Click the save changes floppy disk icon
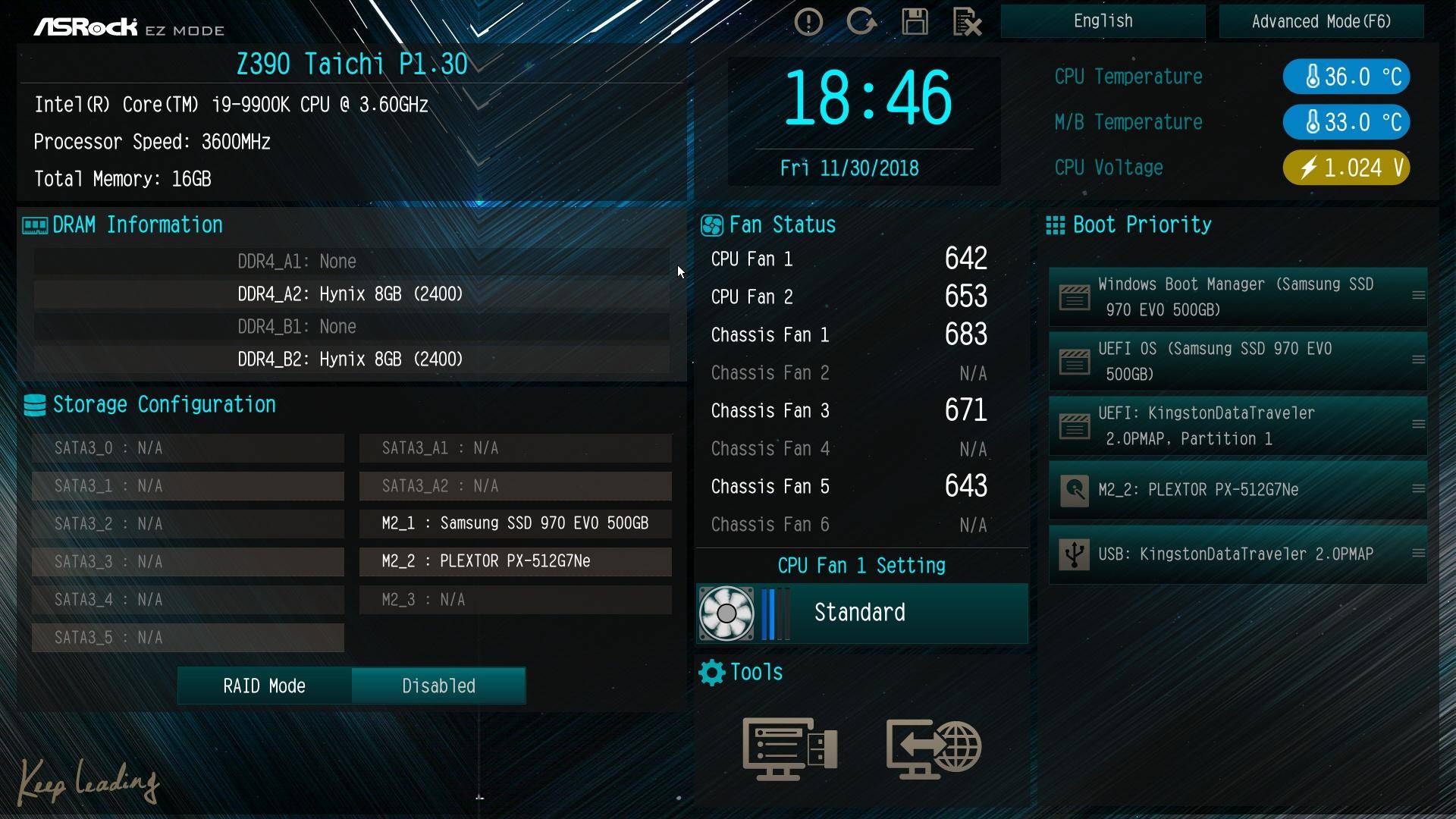This screenshot has width=1456, height=819. point(915,22)
